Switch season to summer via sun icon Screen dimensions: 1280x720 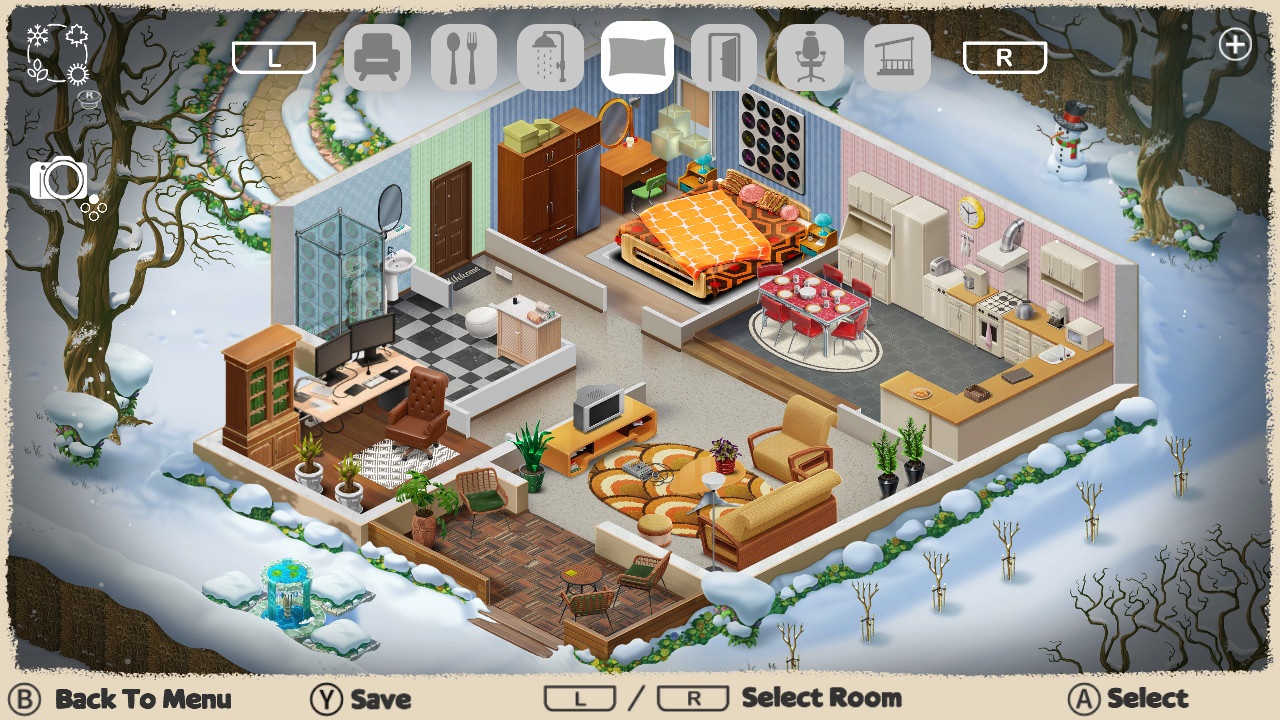[x=77, y=73]
